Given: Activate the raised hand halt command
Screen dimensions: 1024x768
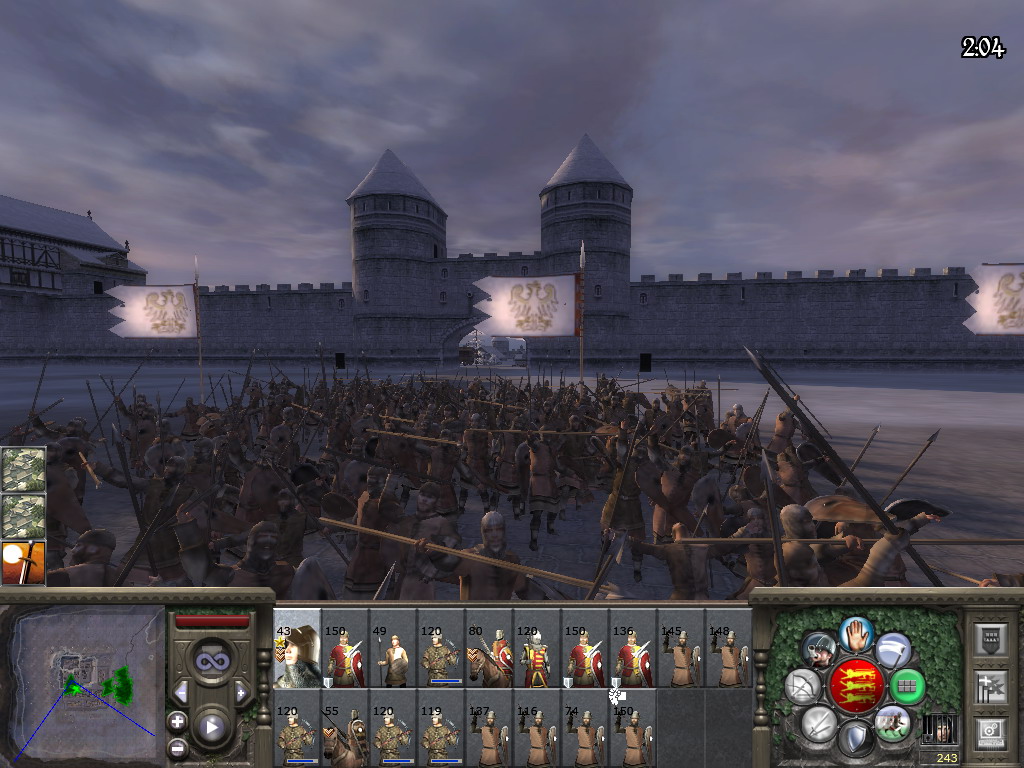Looking at the screenshot, I should click(x=855, y=632).
